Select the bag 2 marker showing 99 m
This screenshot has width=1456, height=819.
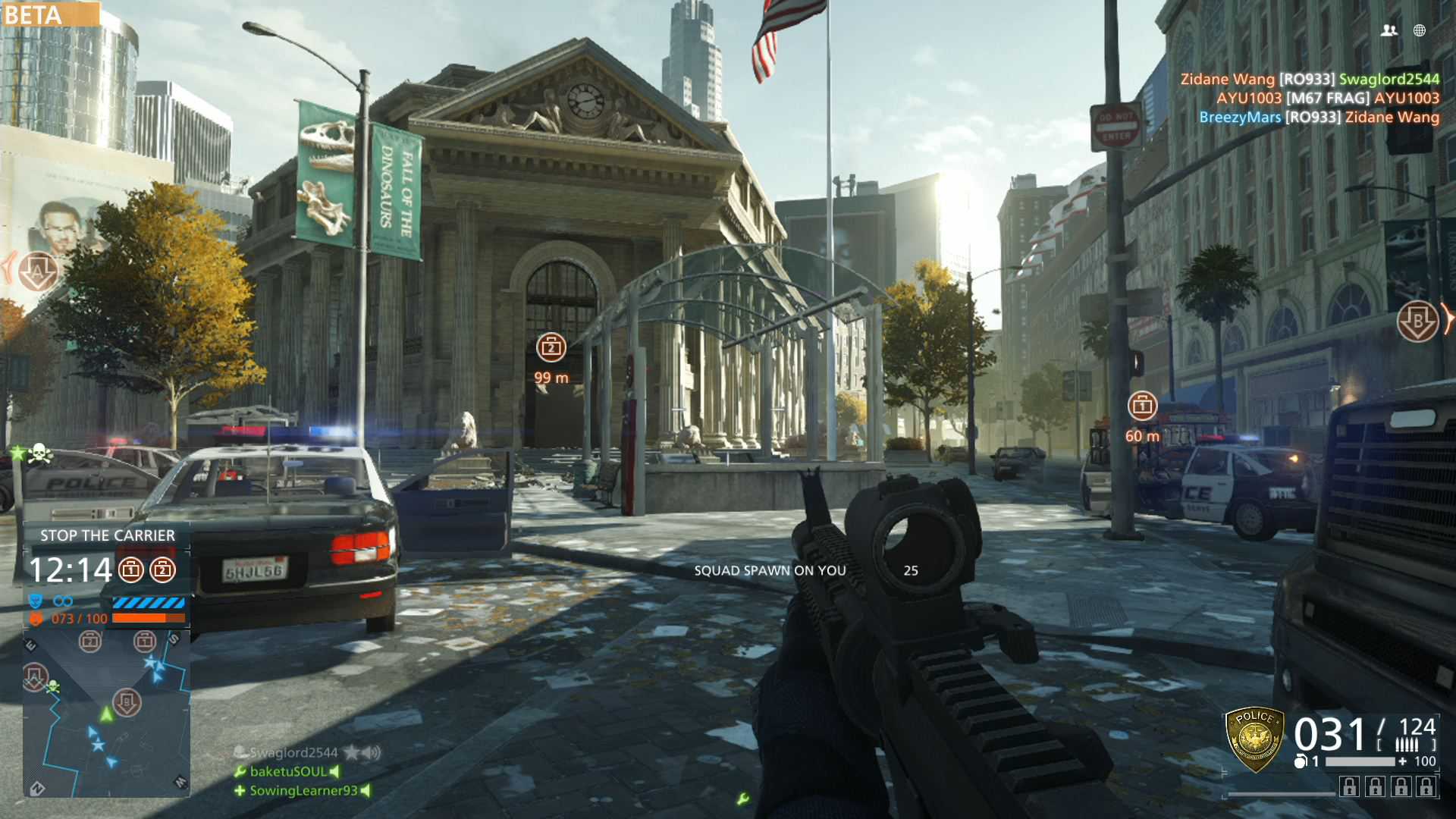coord(551,348)
